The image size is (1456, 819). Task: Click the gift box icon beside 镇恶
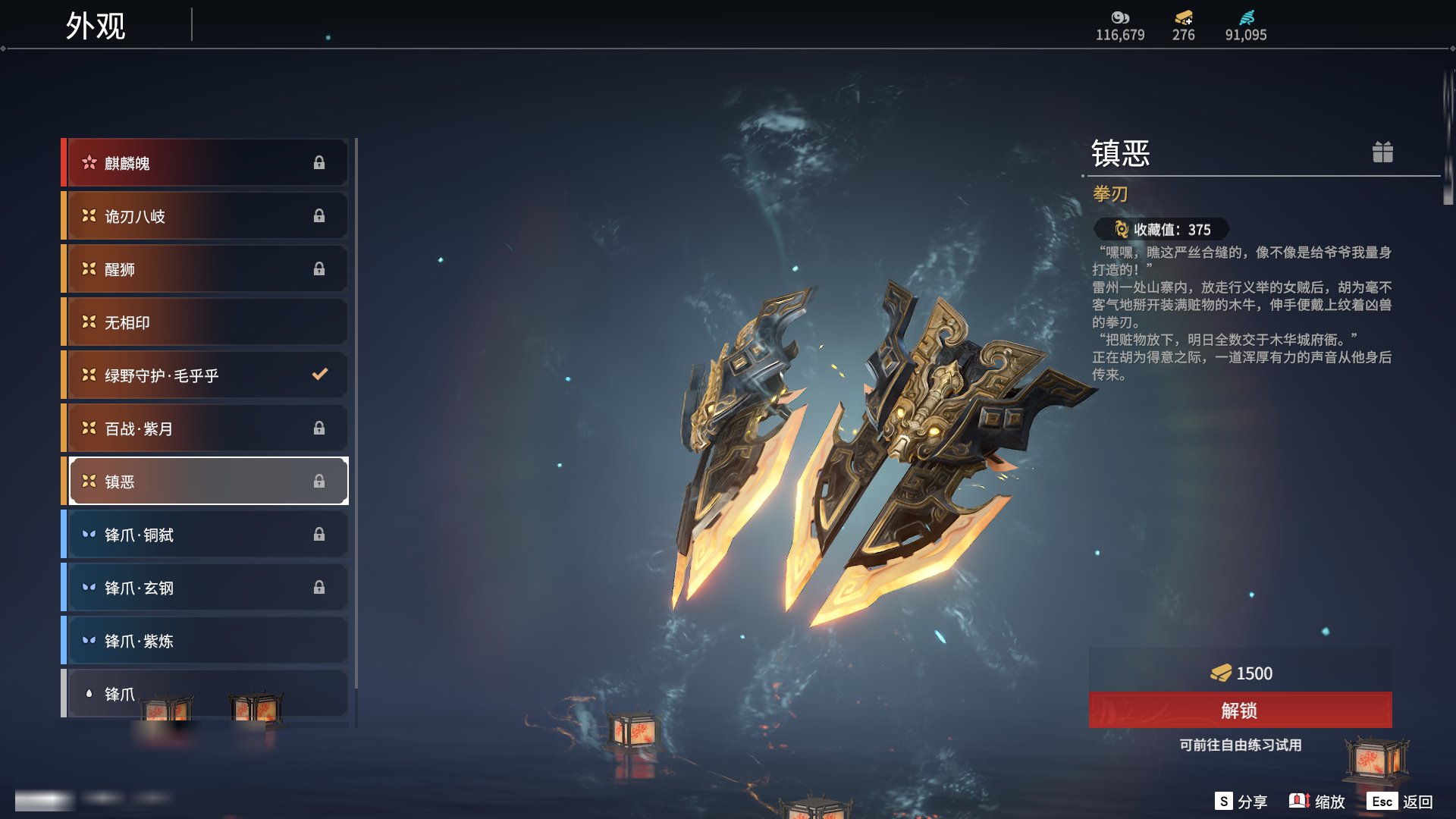(1382, 152)
